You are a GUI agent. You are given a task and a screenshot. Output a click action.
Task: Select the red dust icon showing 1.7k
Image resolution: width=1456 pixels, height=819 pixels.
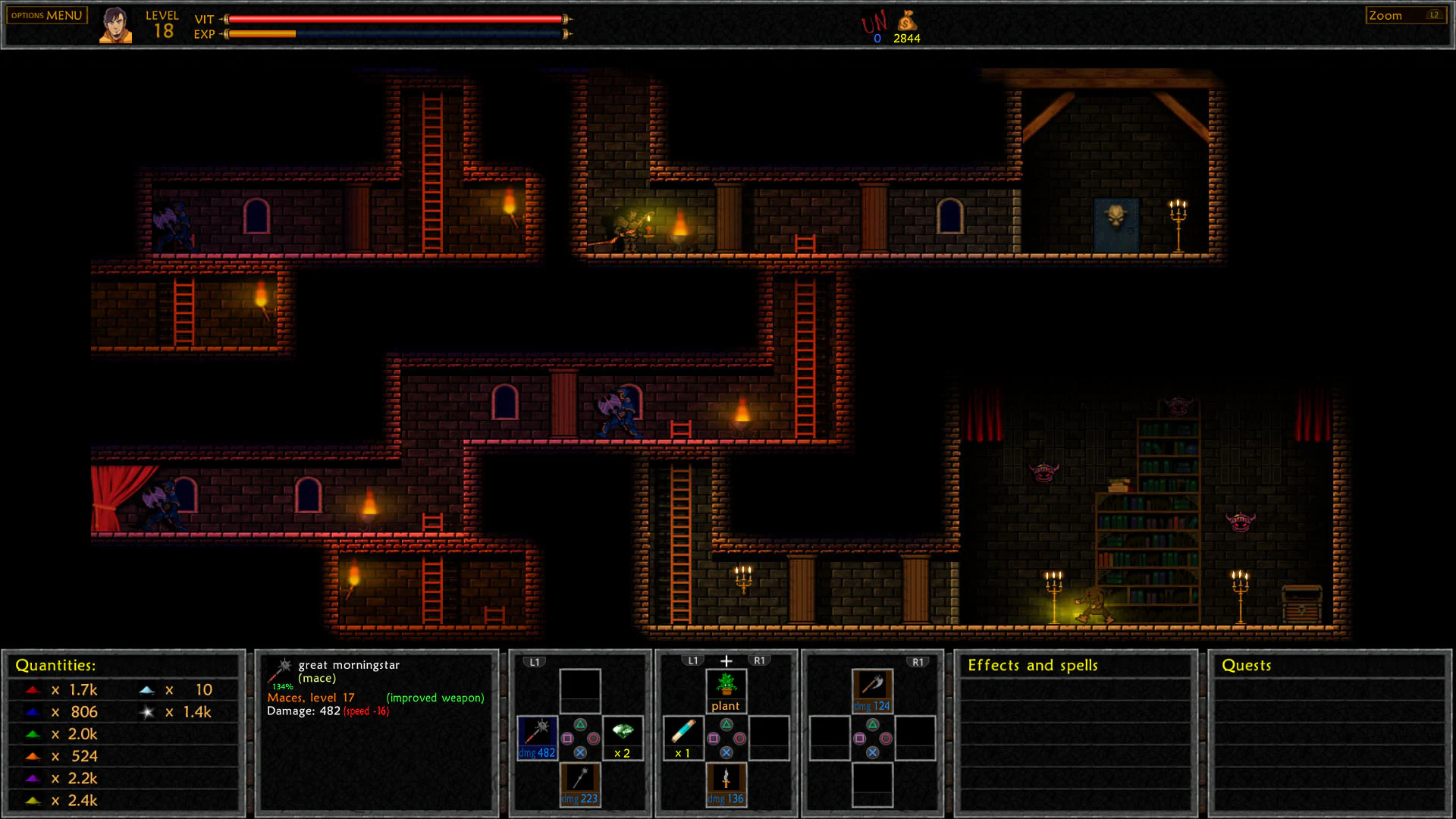point(32,690)
